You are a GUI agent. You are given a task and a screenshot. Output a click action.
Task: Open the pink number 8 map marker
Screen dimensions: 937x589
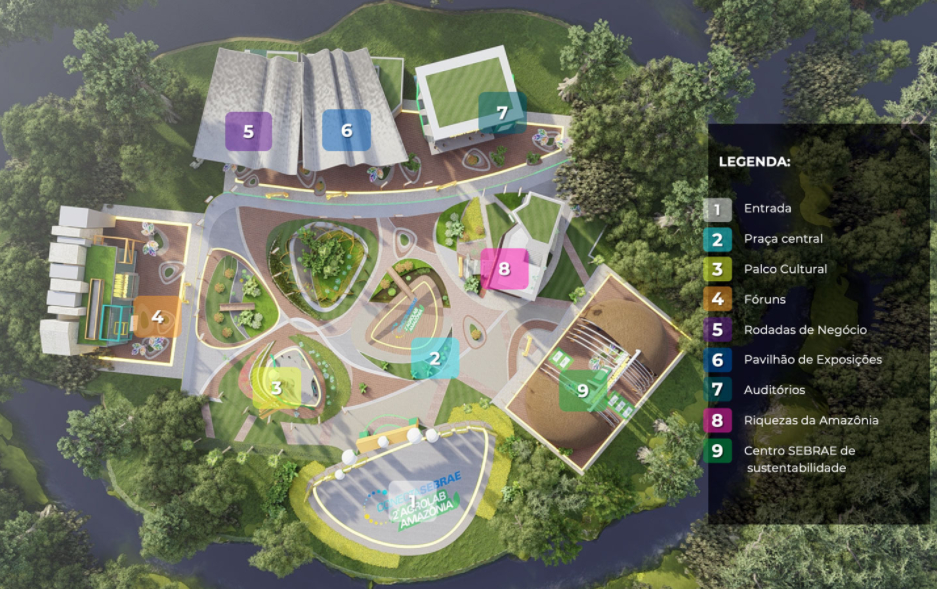(x=504, y=268)
